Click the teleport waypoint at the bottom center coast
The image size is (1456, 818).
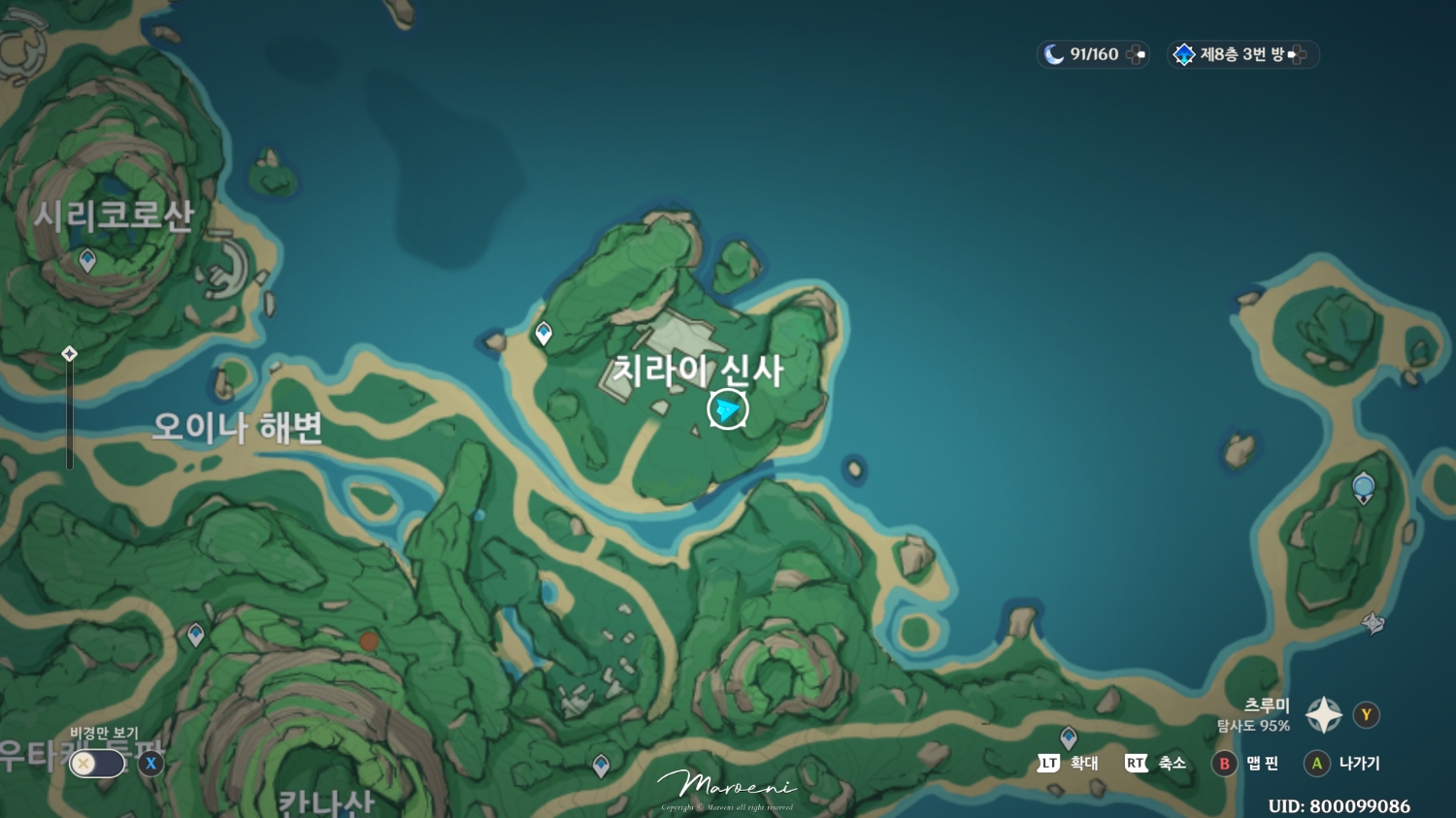click(599, 767)
